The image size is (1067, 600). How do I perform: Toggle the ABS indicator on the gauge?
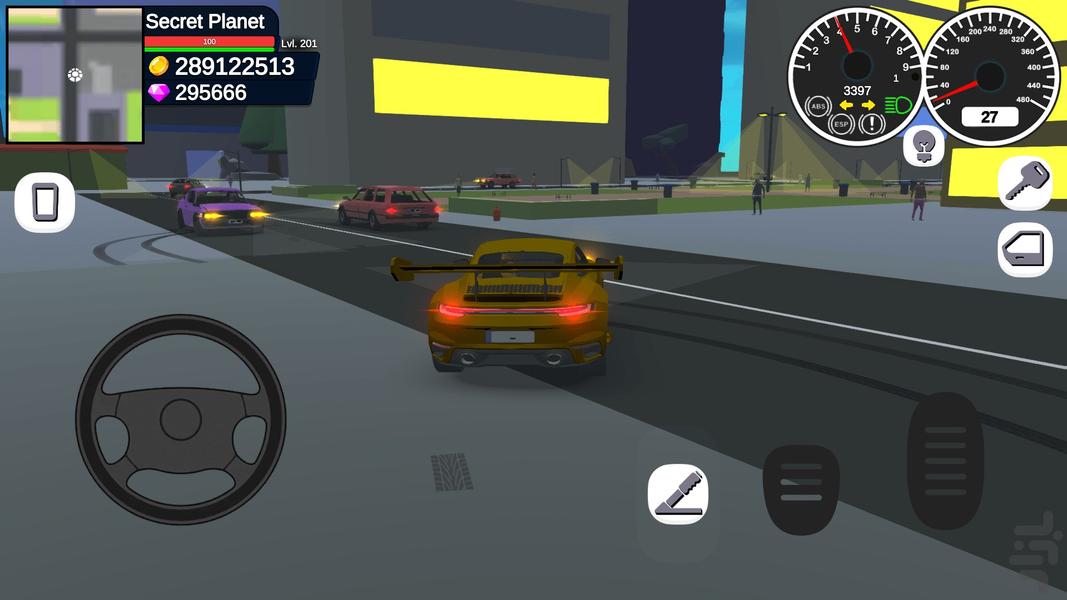819,106
